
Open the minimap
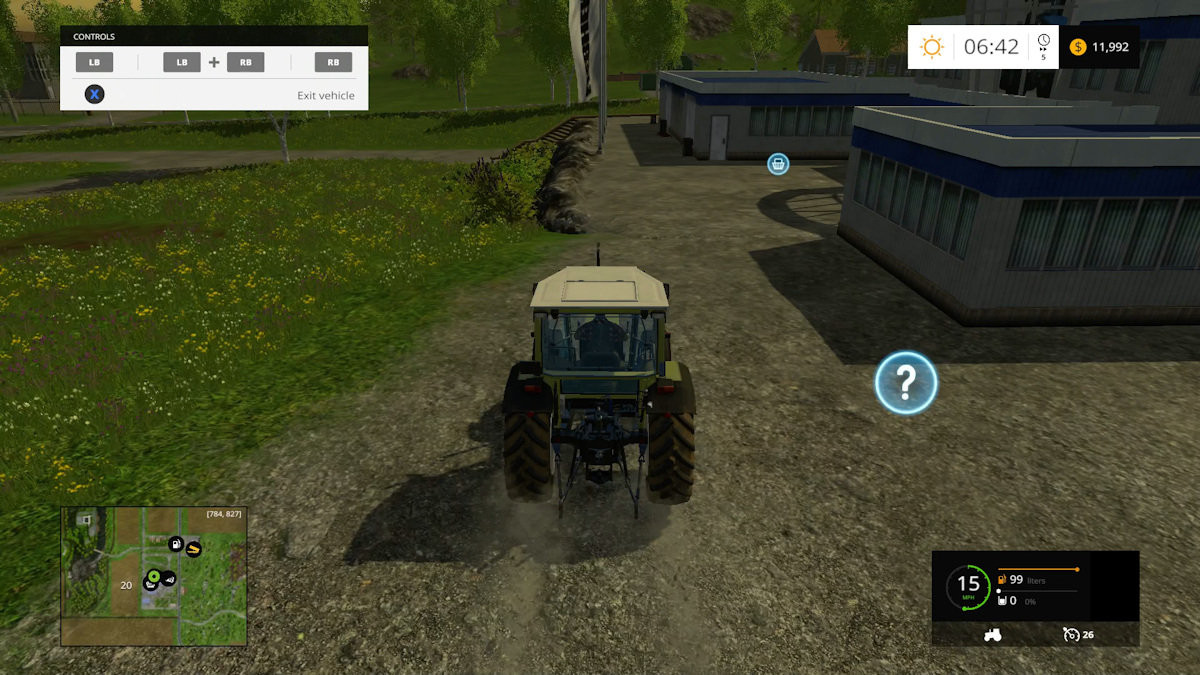153,575
